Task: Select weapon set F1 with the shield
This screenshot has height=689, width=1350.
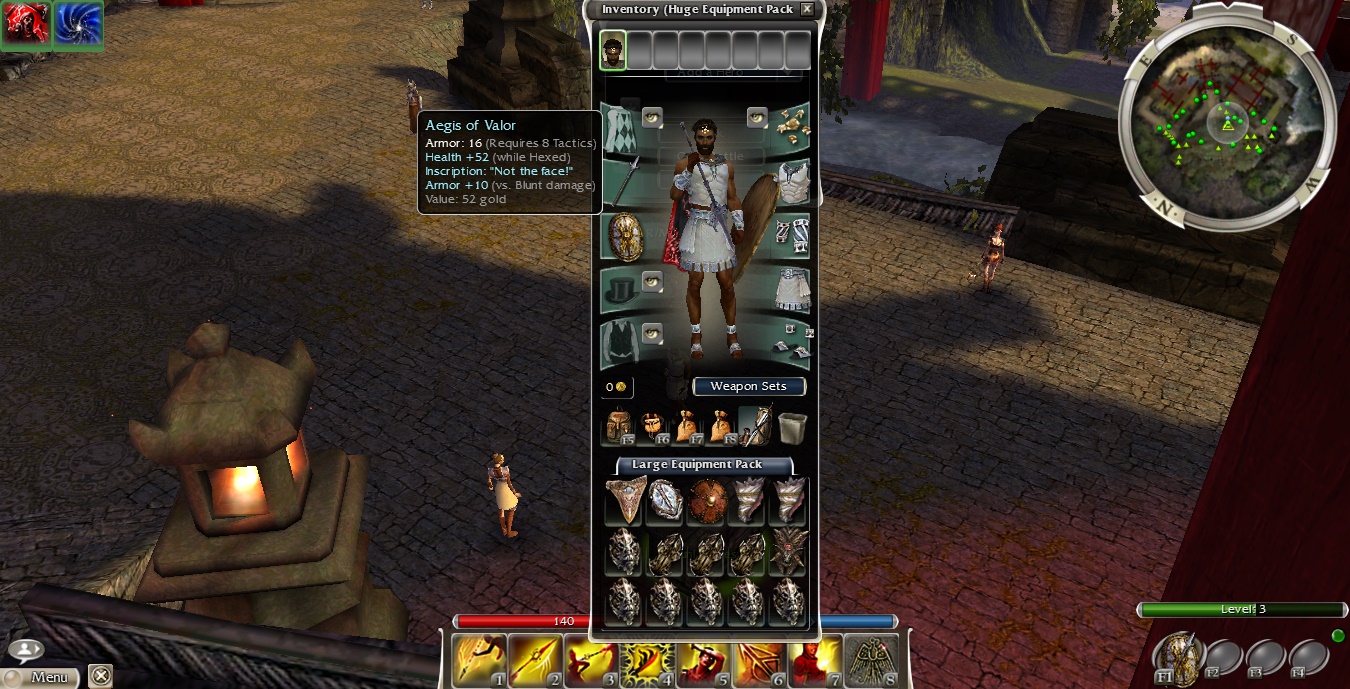Action: [1176, 656]
